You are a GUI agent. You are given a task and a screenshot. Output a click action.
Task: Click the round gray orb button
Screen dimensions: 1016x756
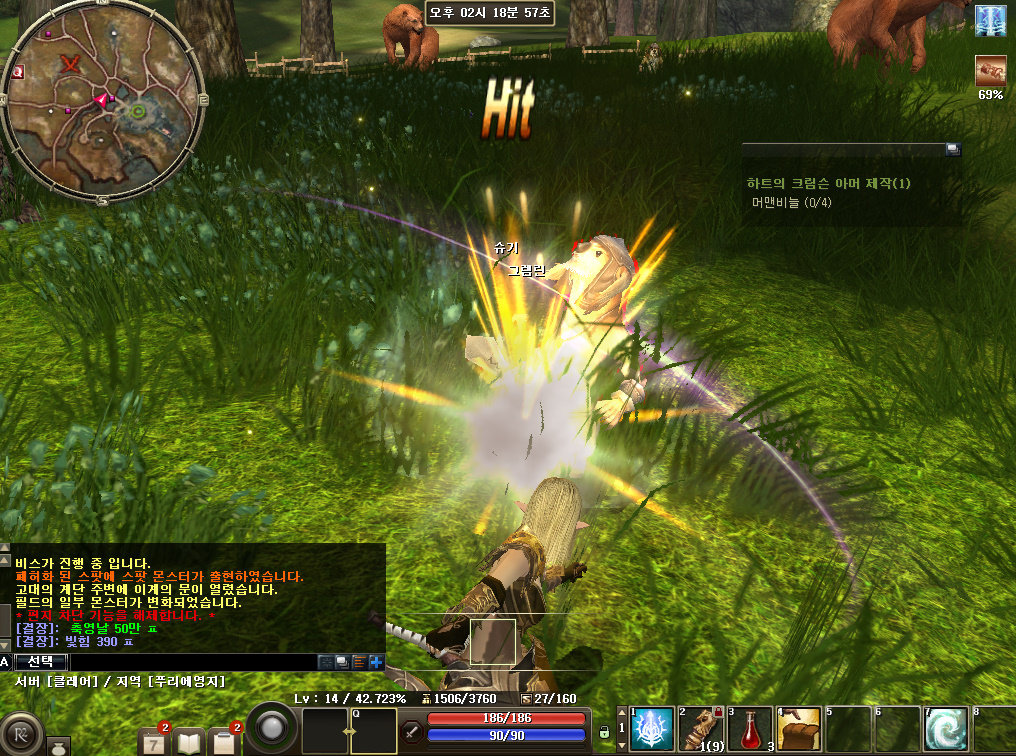(x=271, y=728)
